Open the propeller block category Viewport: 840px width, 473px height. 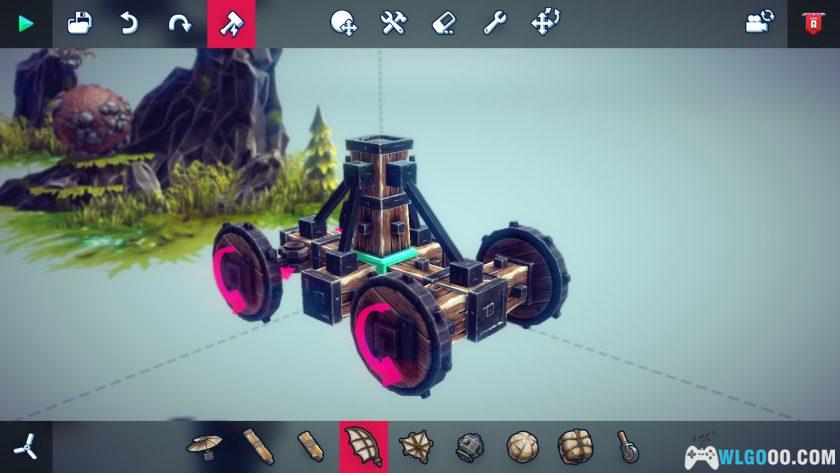pos(24,446)
